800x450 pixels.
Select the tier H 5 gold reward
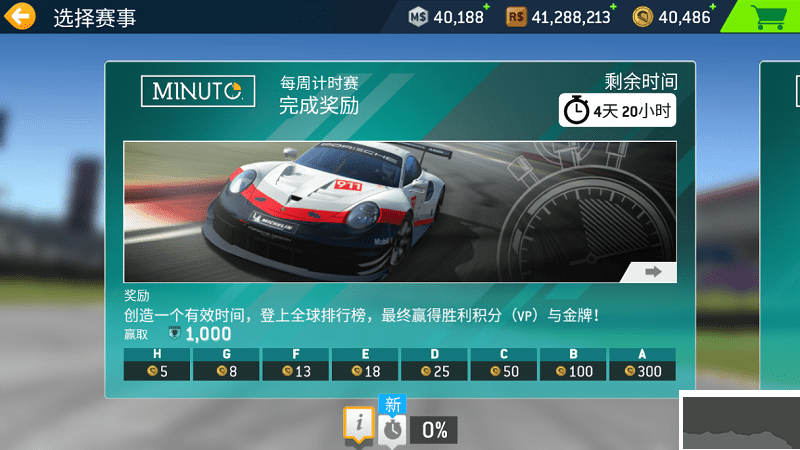click(156, 371)
